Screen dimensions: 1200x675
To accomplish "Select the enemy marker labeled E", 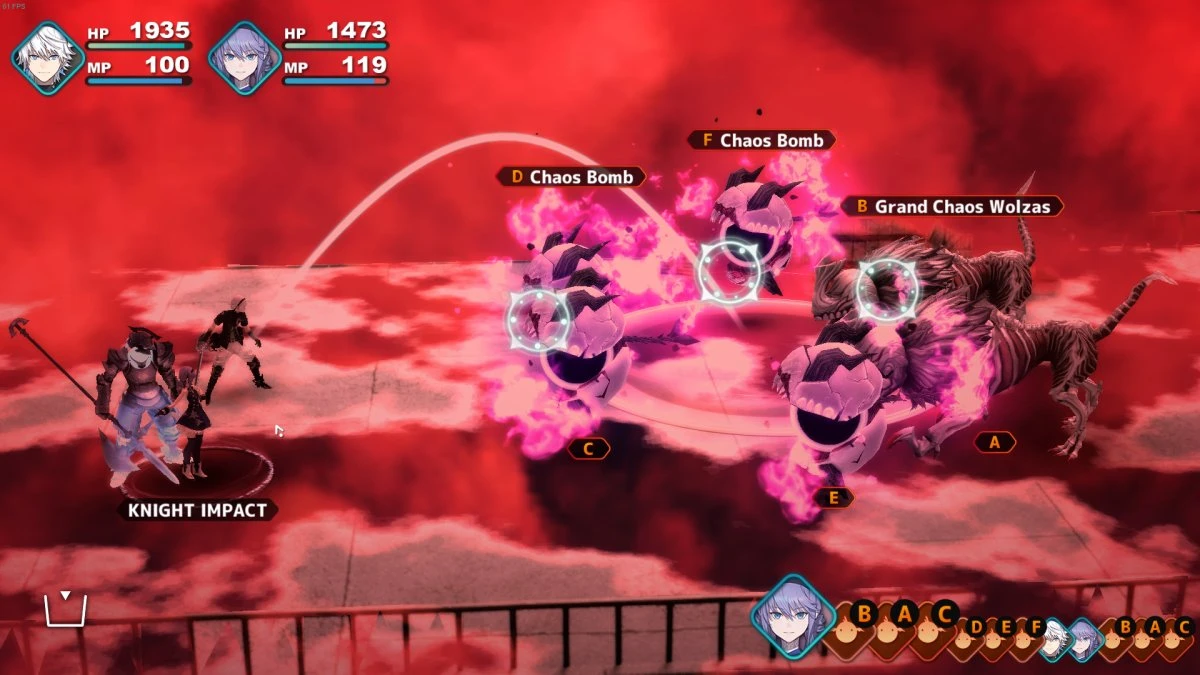I will coord(833,497).
